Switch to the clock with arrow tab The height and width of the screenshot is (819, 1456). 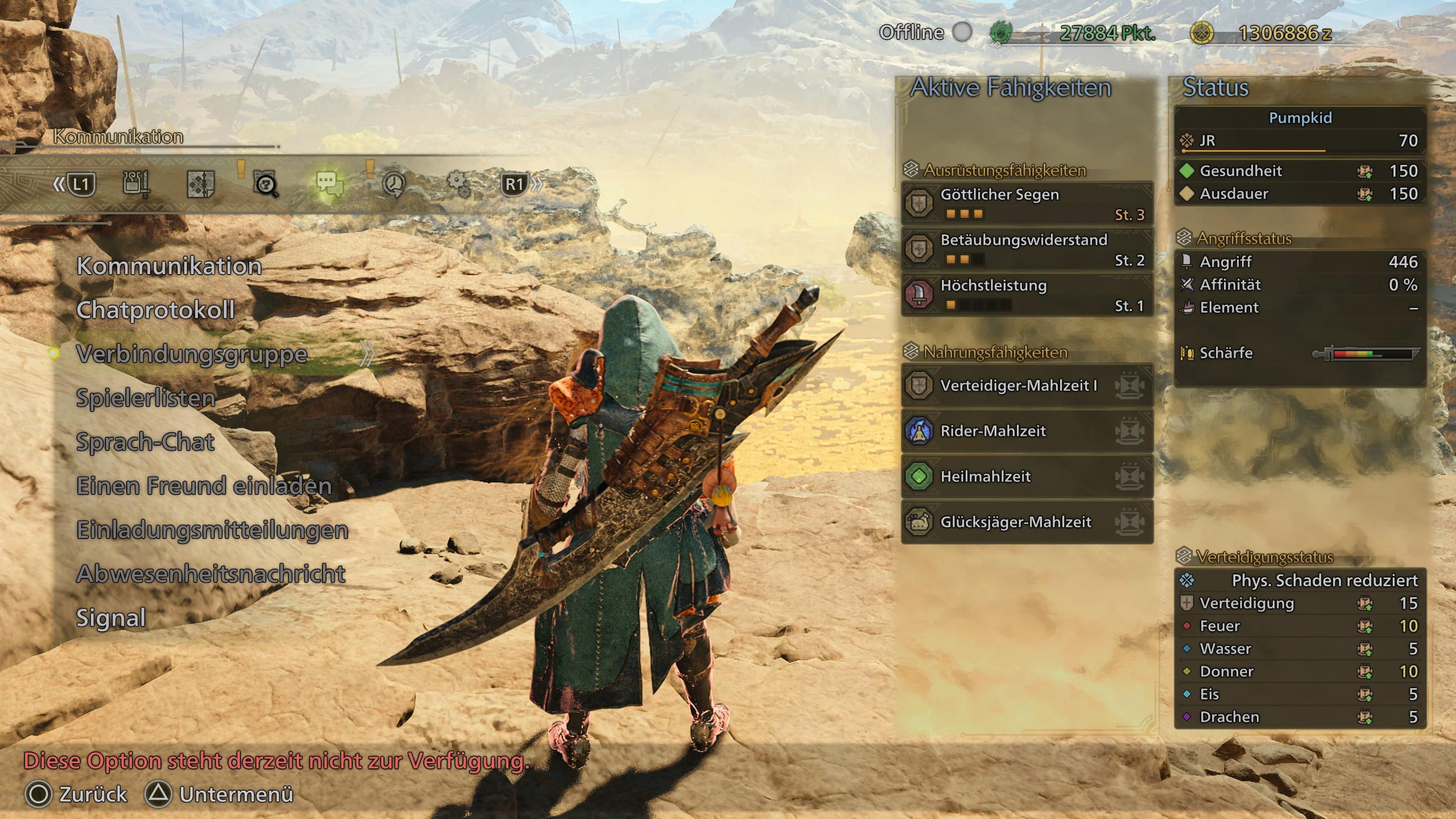[x=394, y=184]
